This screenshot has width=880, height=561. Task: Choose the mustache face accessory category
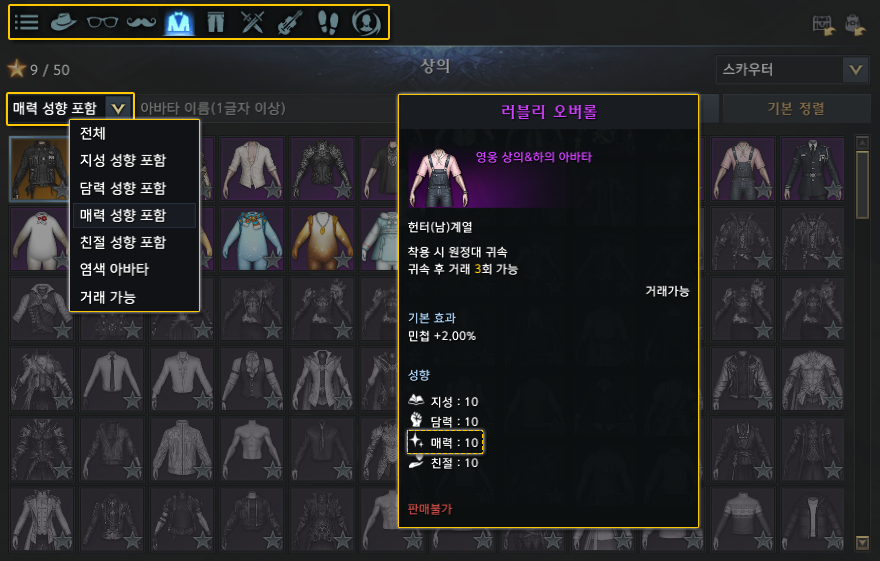click(141, 22)
